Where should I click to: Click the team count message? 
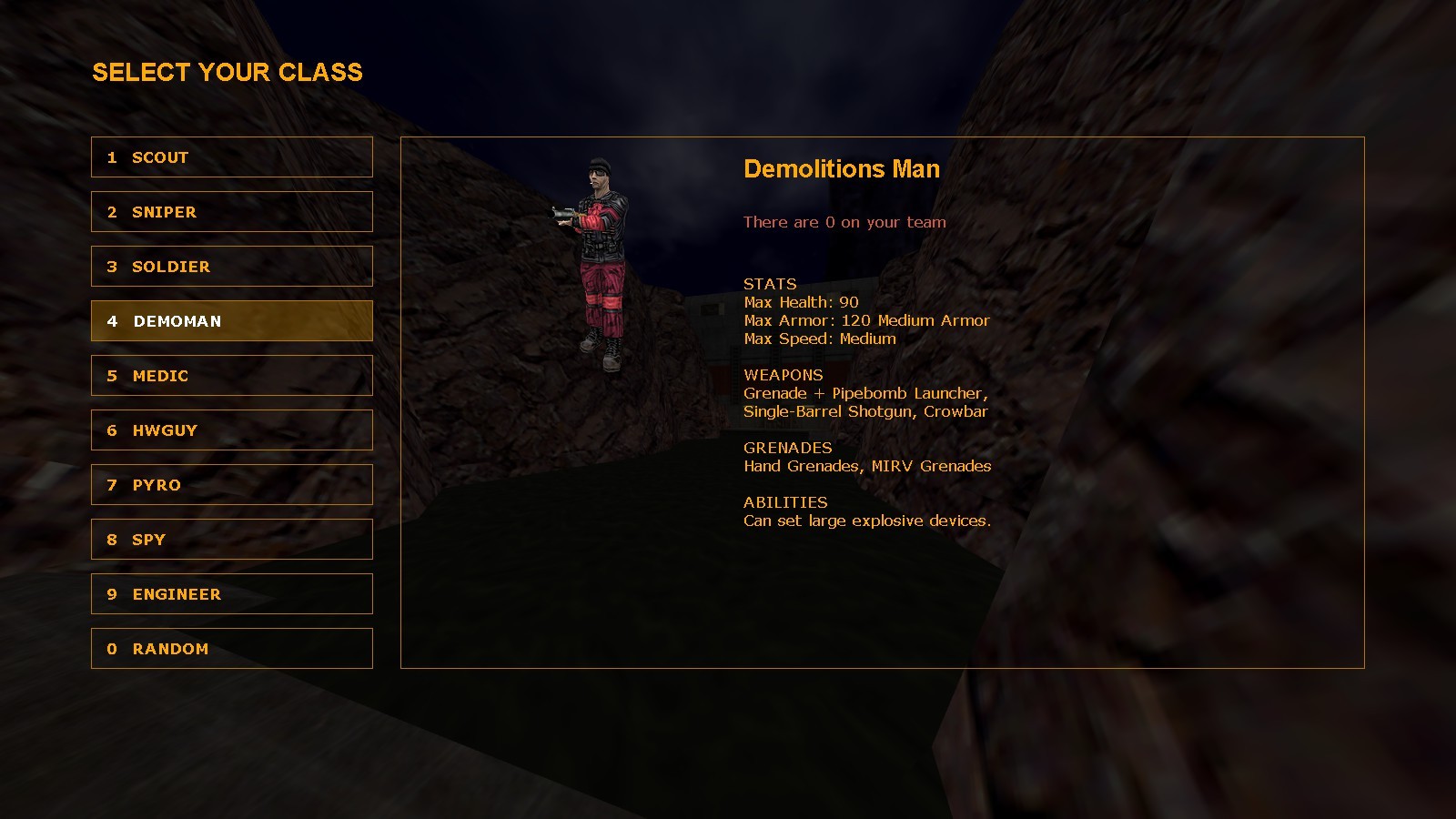844,222
